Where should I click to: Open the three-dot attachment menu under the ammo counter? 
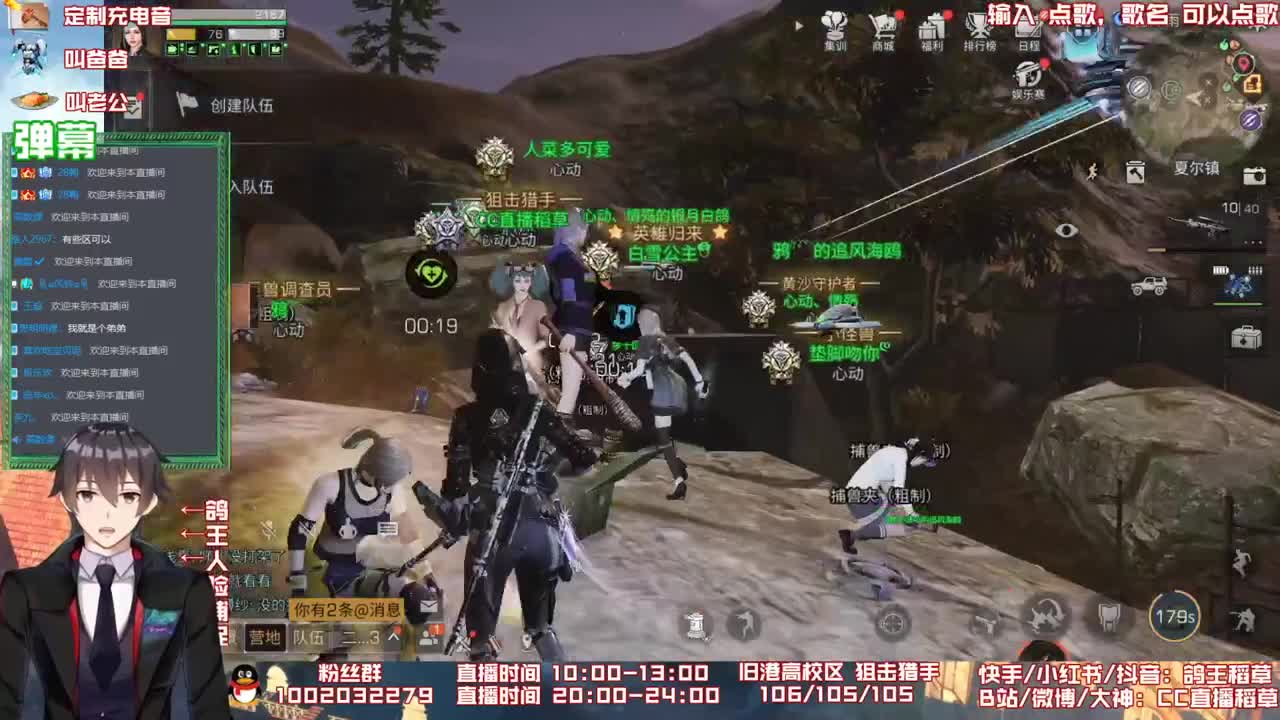(1251, 242)
